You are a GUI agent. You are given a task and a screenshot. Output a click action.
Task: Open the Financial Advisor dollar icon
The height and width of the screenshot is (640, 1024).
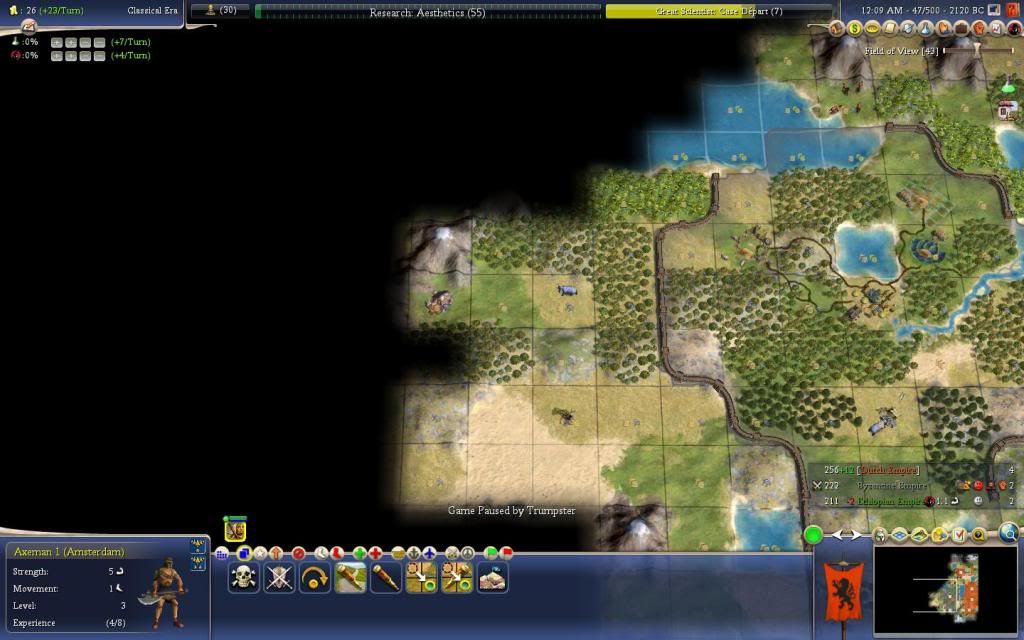click(855, 29)
